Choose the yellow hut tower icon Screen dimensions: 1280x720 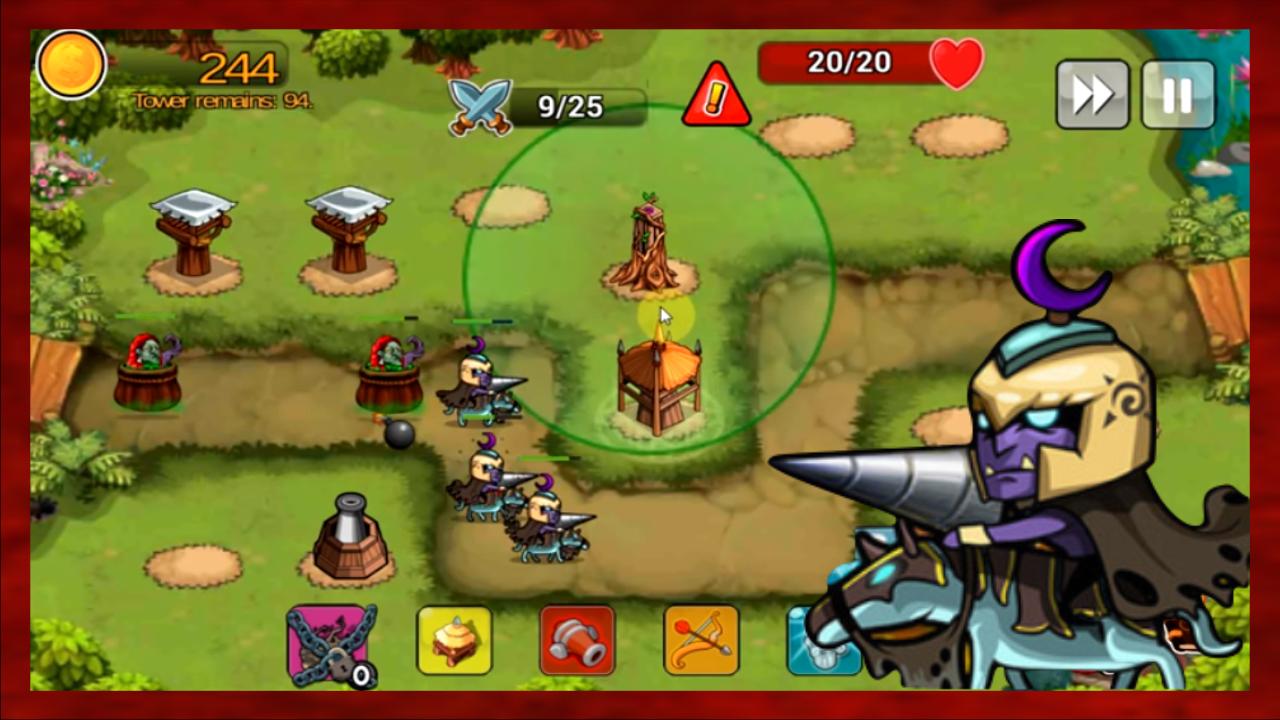(x=454, y=640)
